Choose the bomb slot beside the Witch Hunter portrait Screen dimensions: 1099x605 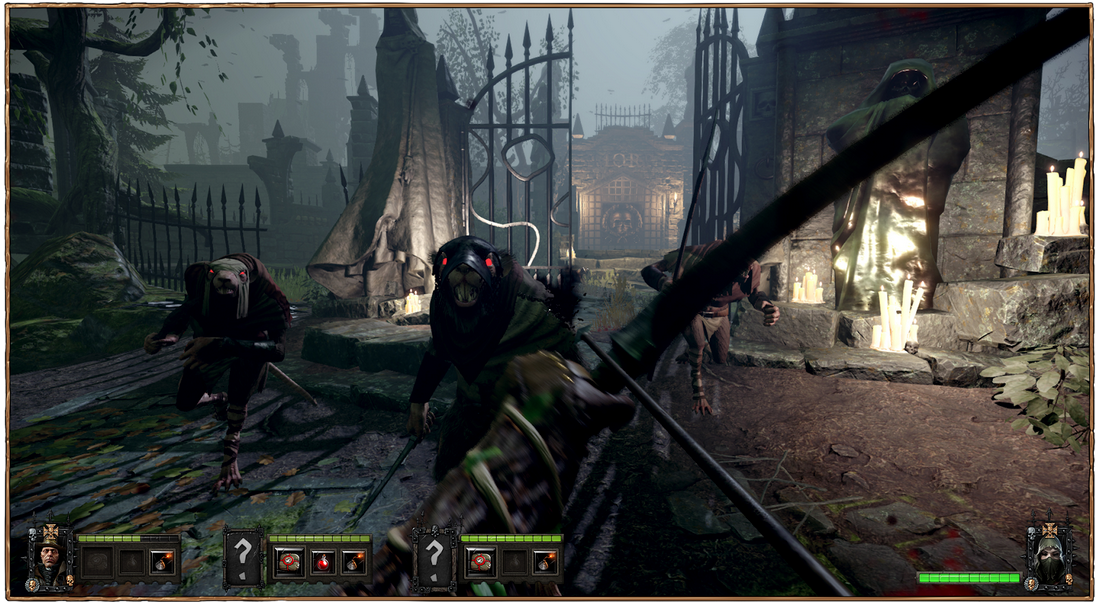161,562
